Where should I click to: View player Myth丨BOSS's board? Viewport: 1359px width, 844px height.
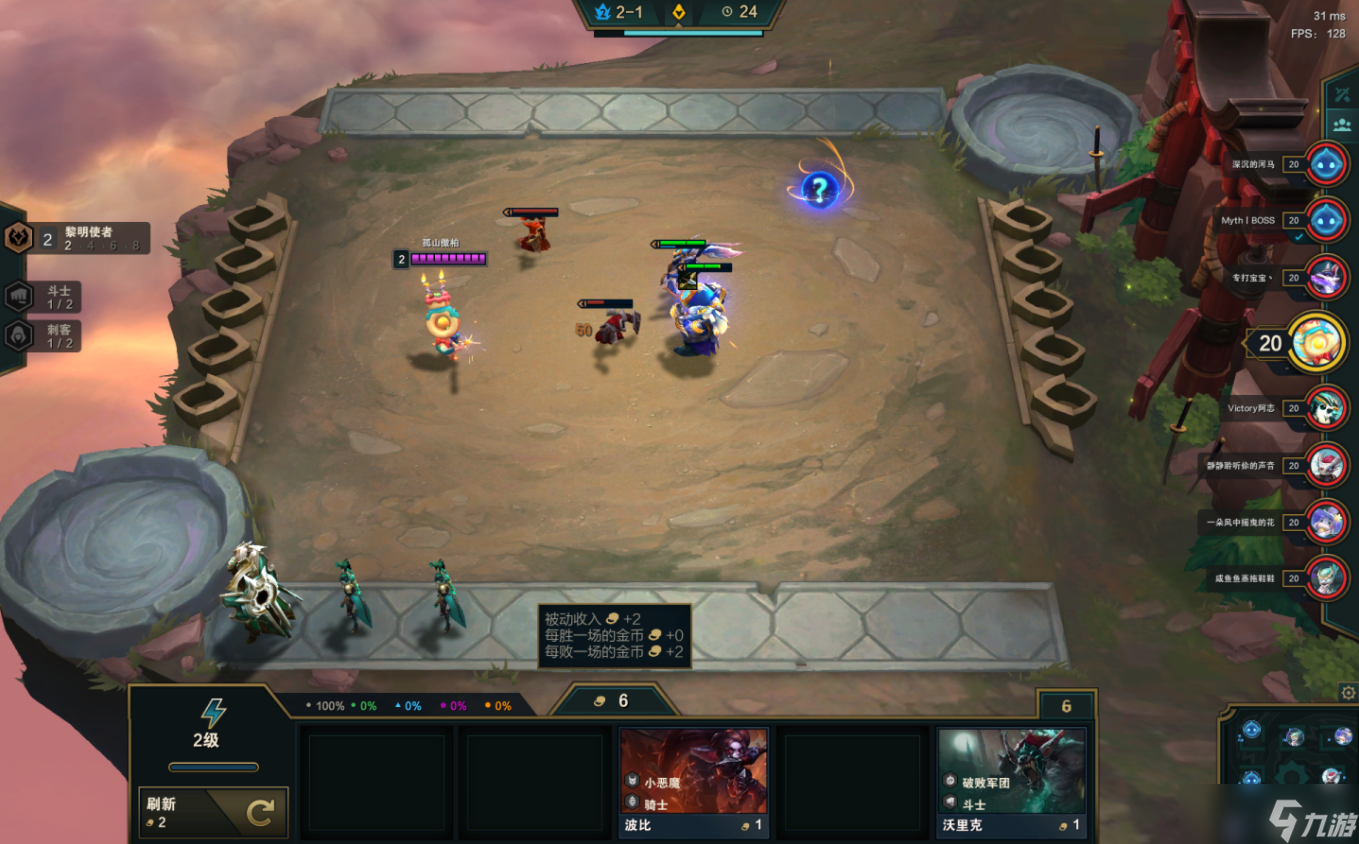tap(1327, 220)
